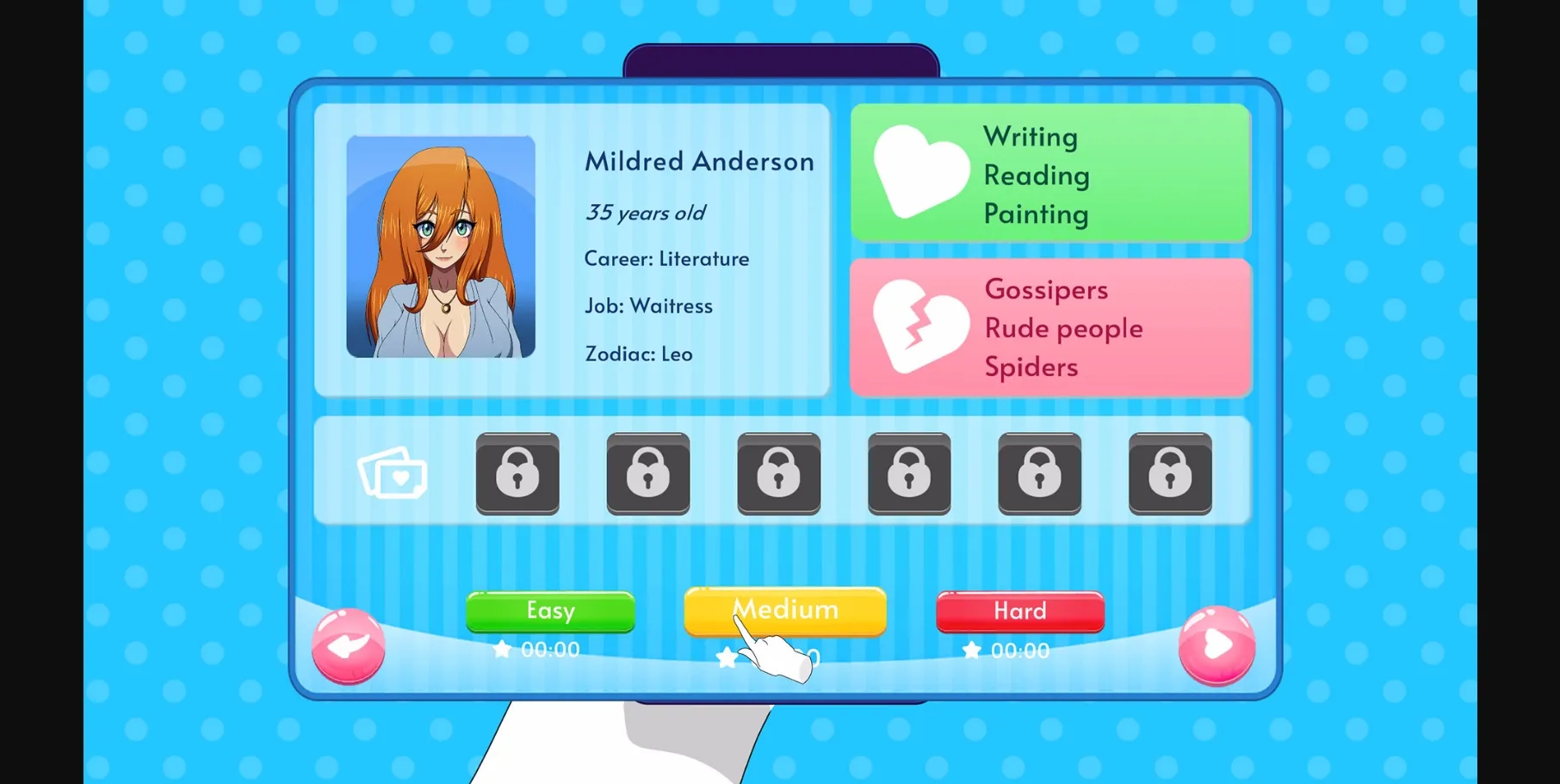This screenshot has height=784, width=1560.
Task: Click the fifth locked gallery icon
Action: [1039, 474]
